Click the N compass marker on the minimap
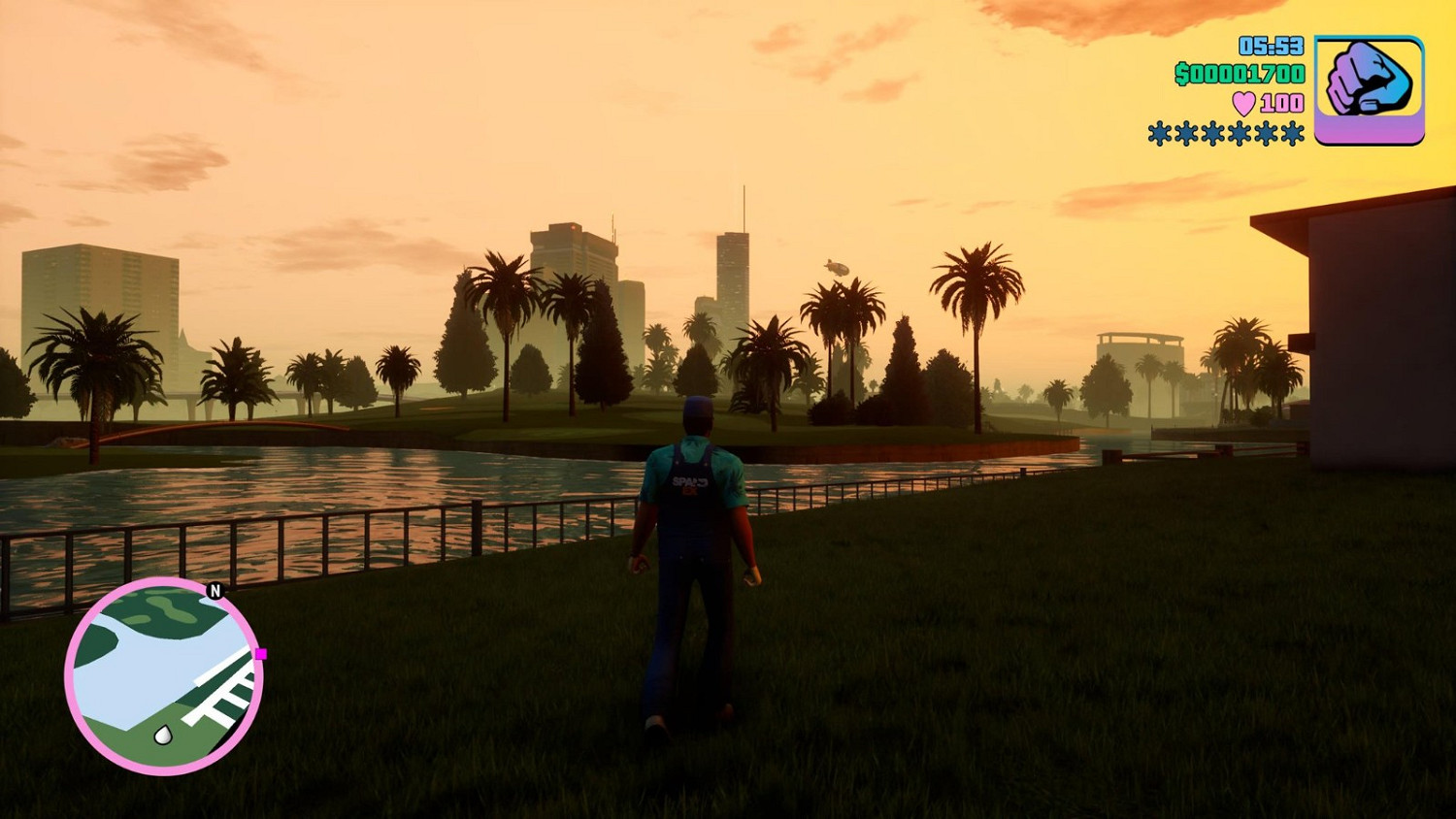 point(215,590)
